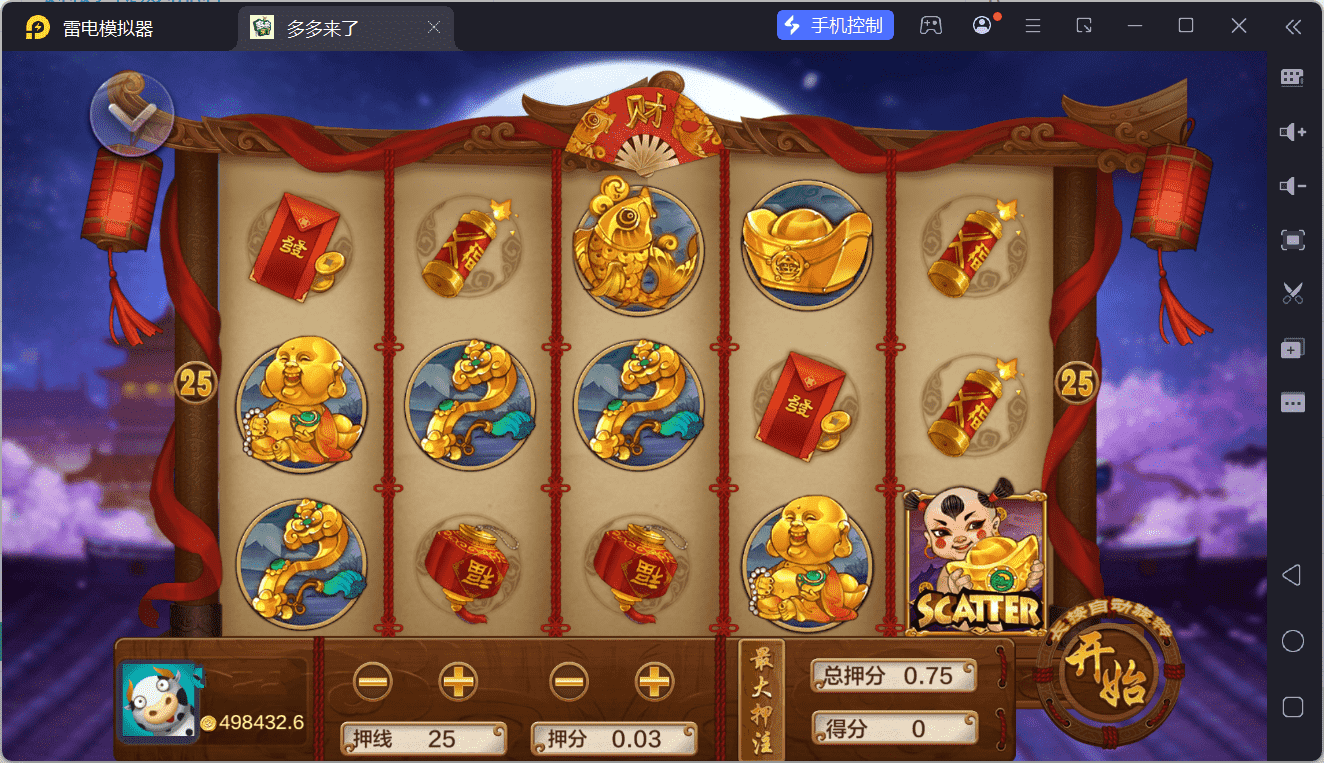
Task: Select 最大押注 max bet
Action: tap(761, 700)
